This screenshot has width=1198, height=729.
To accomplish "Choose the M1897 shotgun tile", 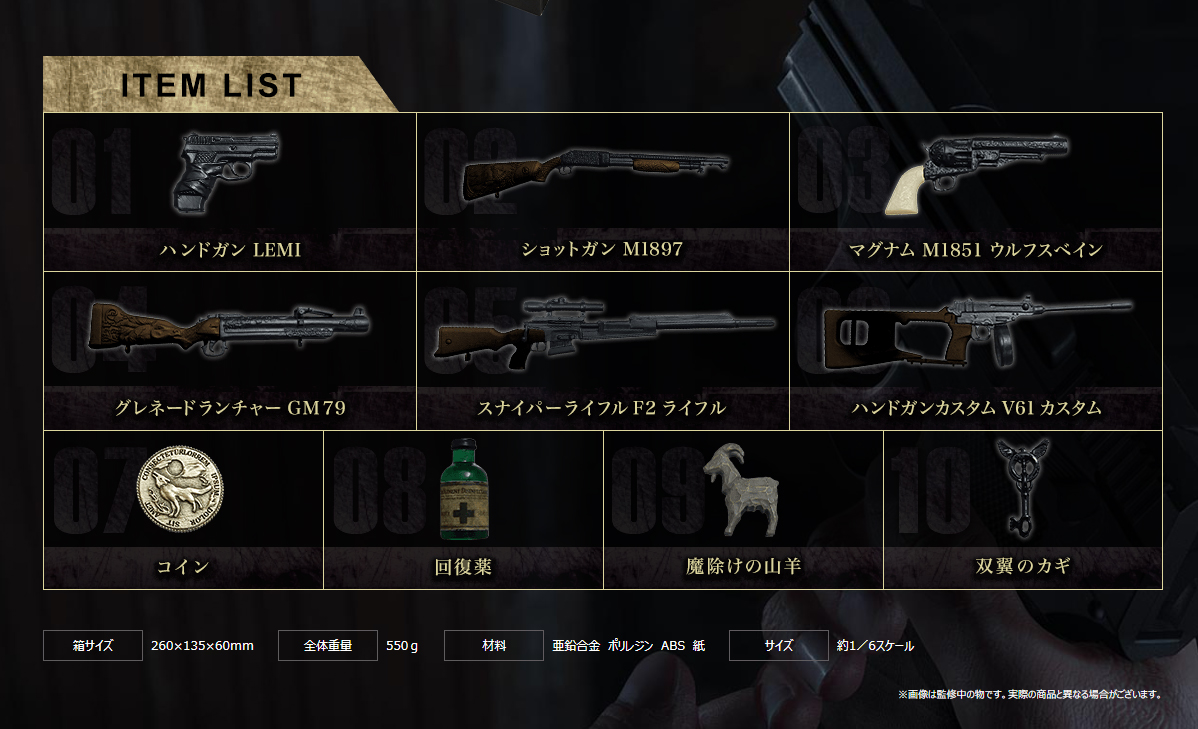I will coord(602,192).
